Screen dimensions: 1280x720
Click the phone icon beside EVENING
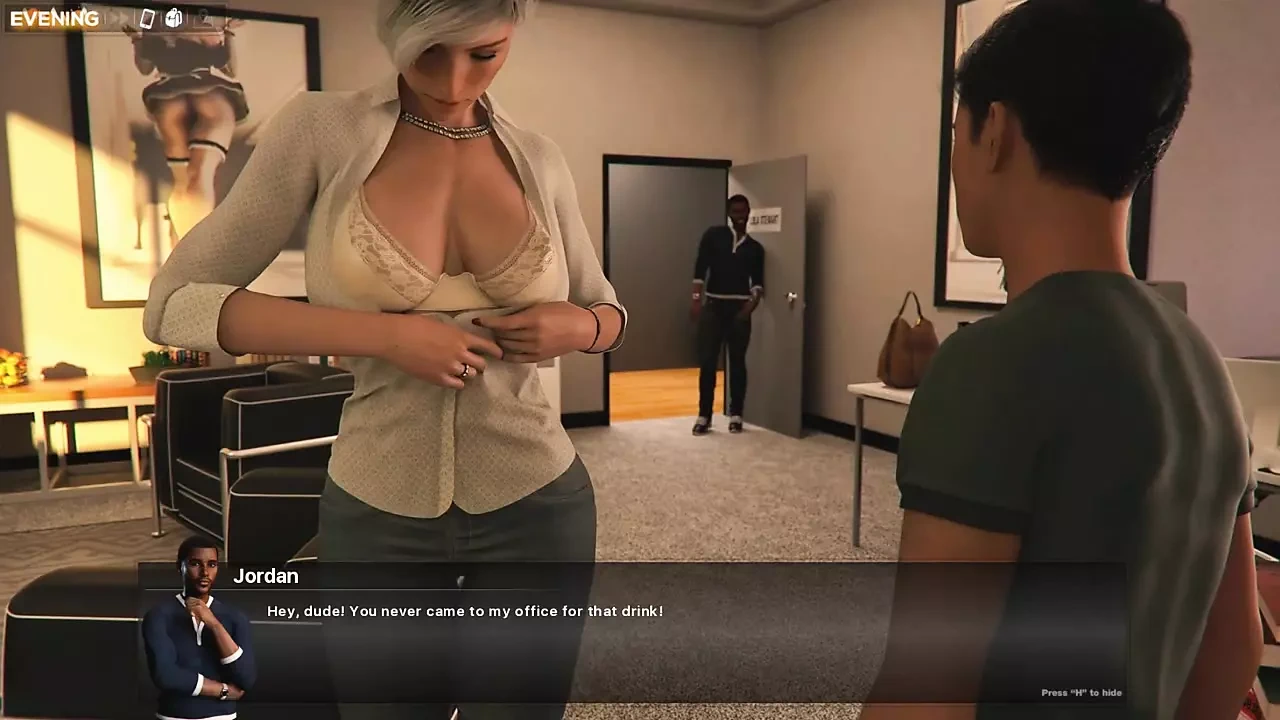[x=148, y=18]
